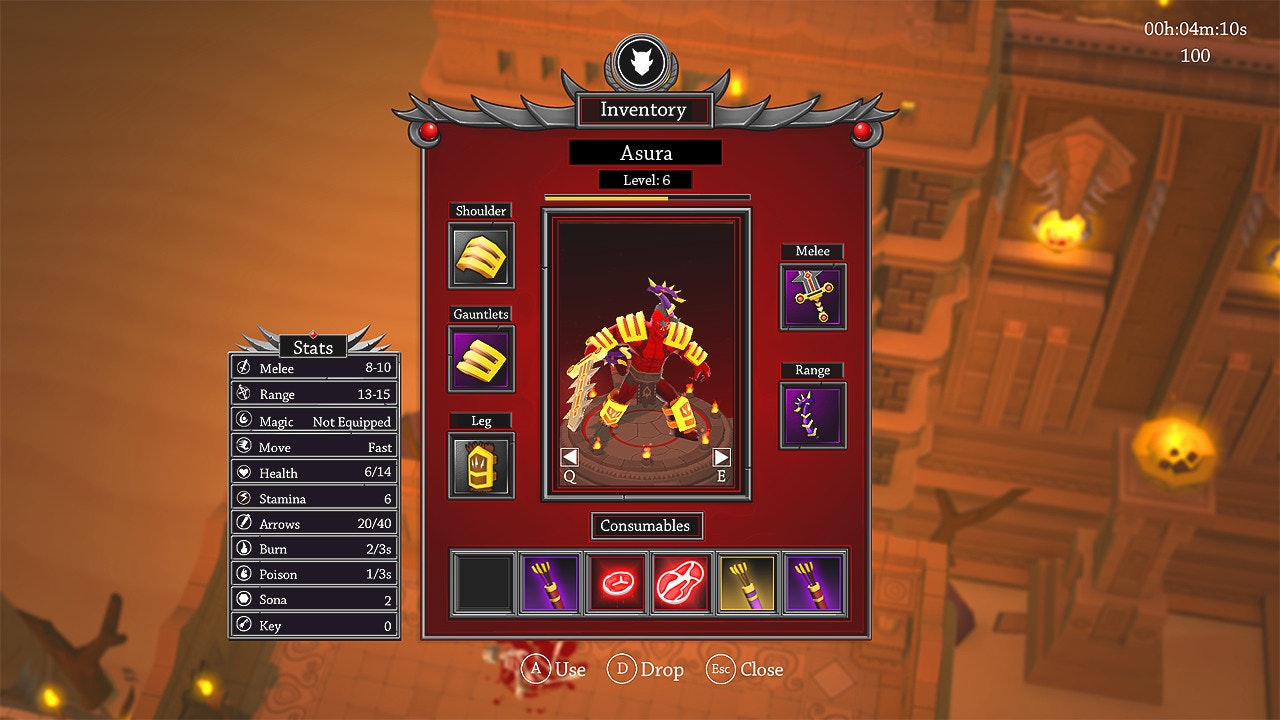Viewport: 1280px width, 720px height.
Task: Pick the yellow quiver of arrows
Action: pyautogui.click(x=746, y=582)
